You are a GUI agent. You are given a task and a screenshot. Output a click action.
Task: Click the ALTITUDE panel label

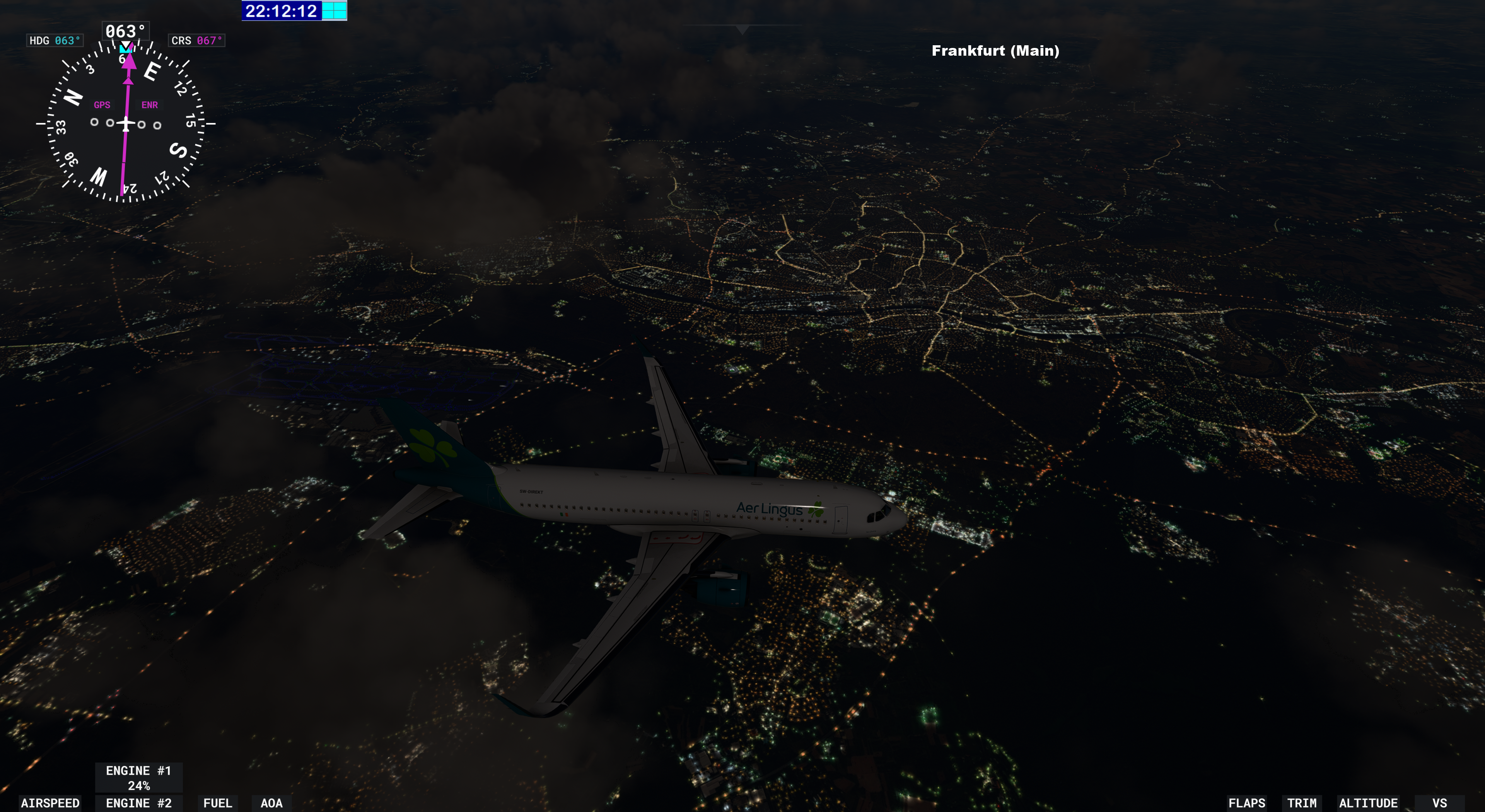coord(1368,803)
